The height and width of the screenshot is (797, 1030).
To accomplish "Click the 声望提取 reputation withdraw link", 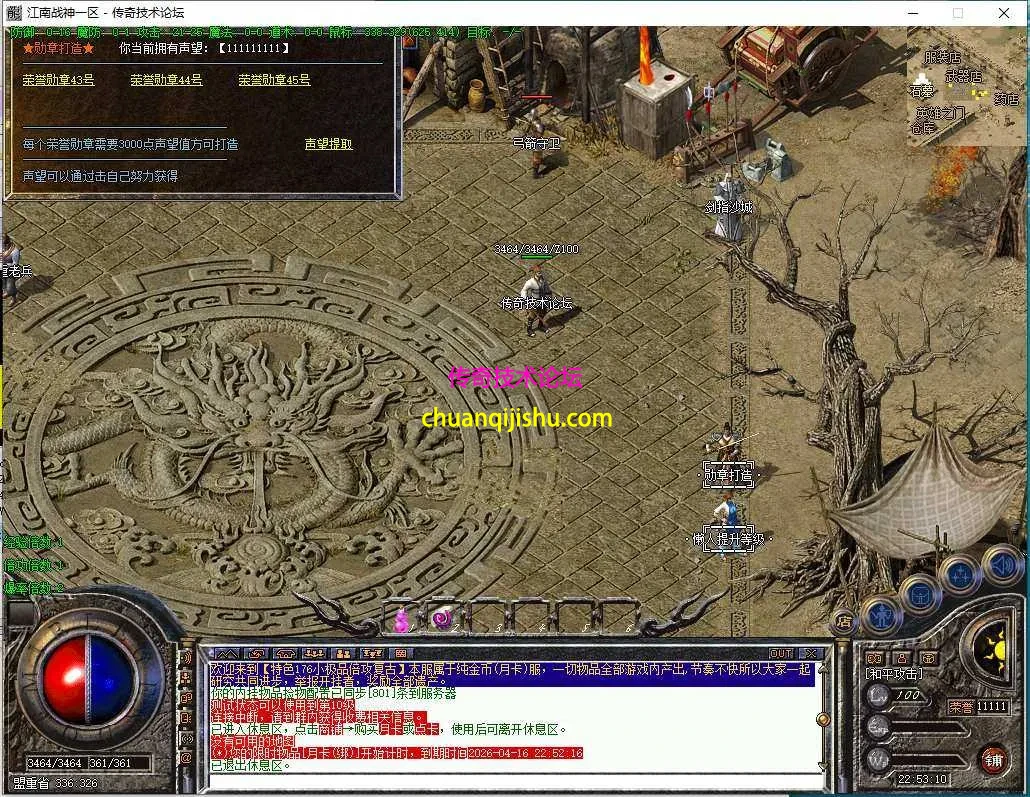I will pyautogui.click(x=328, y=144).
